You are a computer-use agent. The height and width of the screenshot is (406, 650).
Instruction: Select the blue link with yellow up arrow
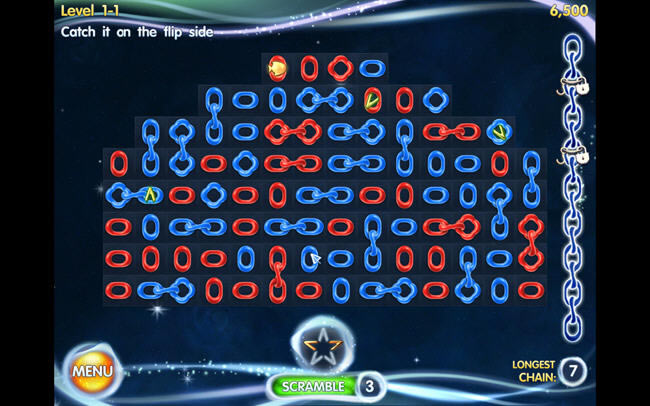point(150,194)
